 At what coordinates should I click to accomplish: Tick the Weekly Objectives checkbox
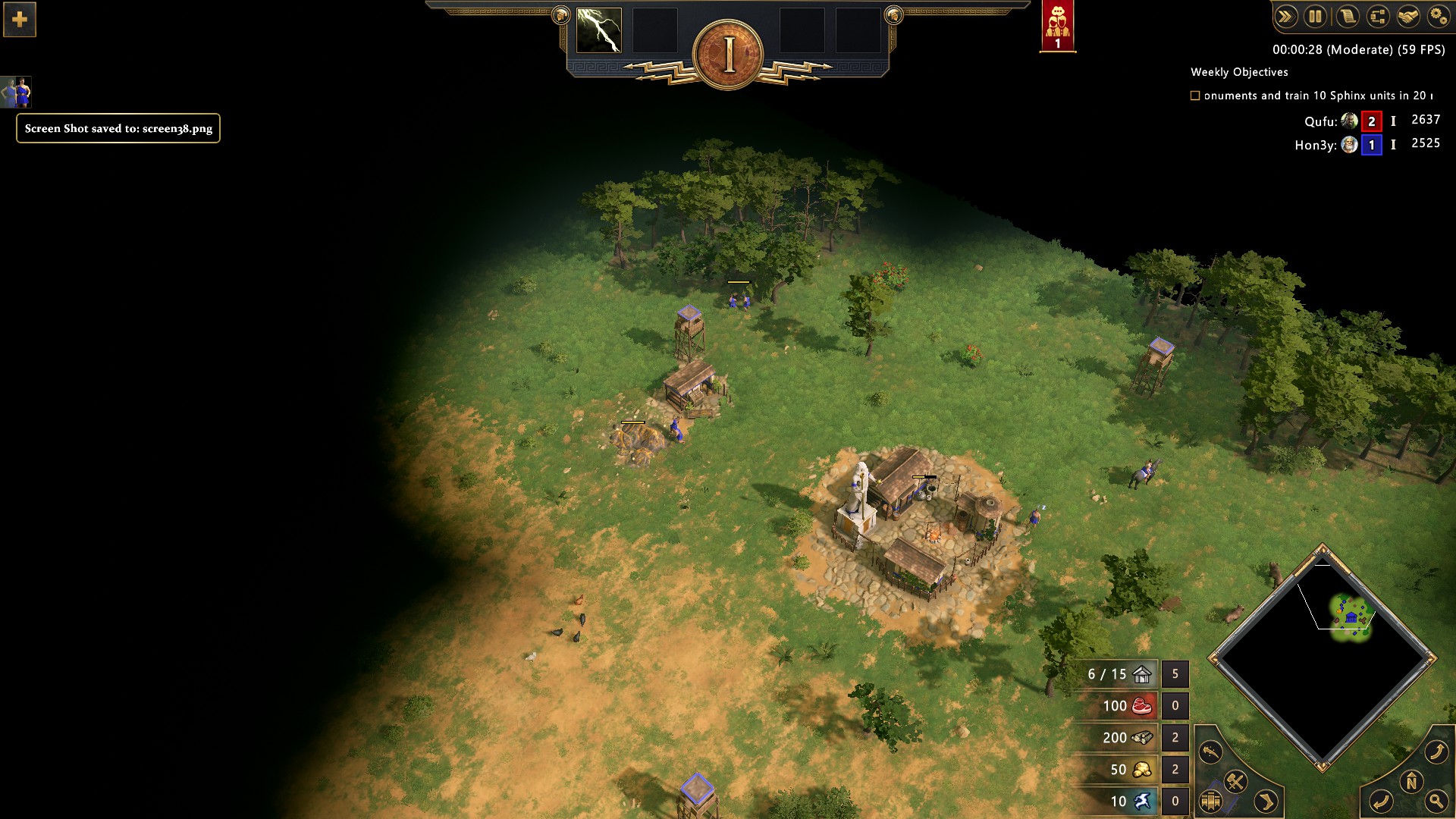click(x=1195, y=96)
